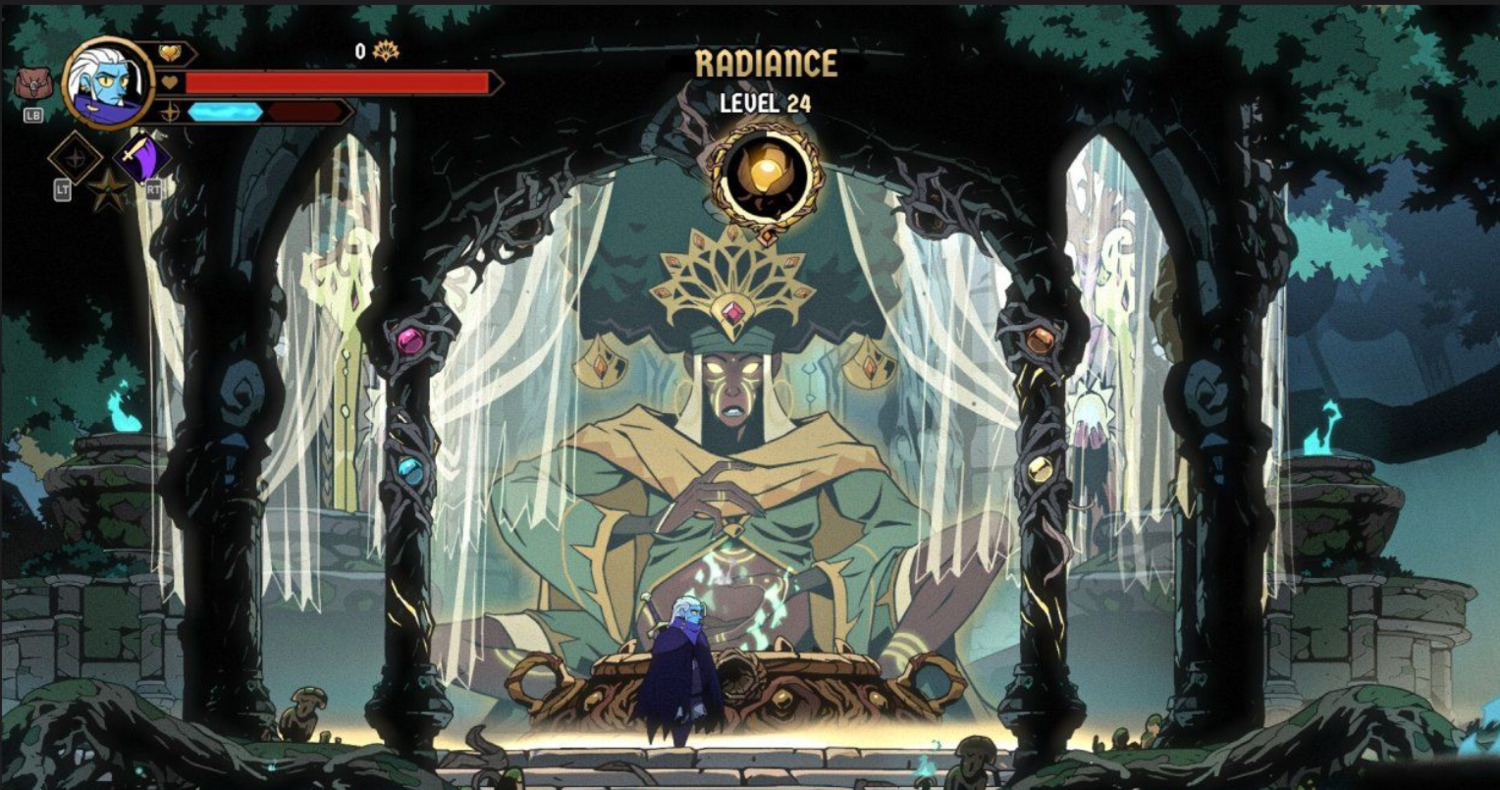
Task: Select the empty compass-star ability slot
Action: (75, 157)
